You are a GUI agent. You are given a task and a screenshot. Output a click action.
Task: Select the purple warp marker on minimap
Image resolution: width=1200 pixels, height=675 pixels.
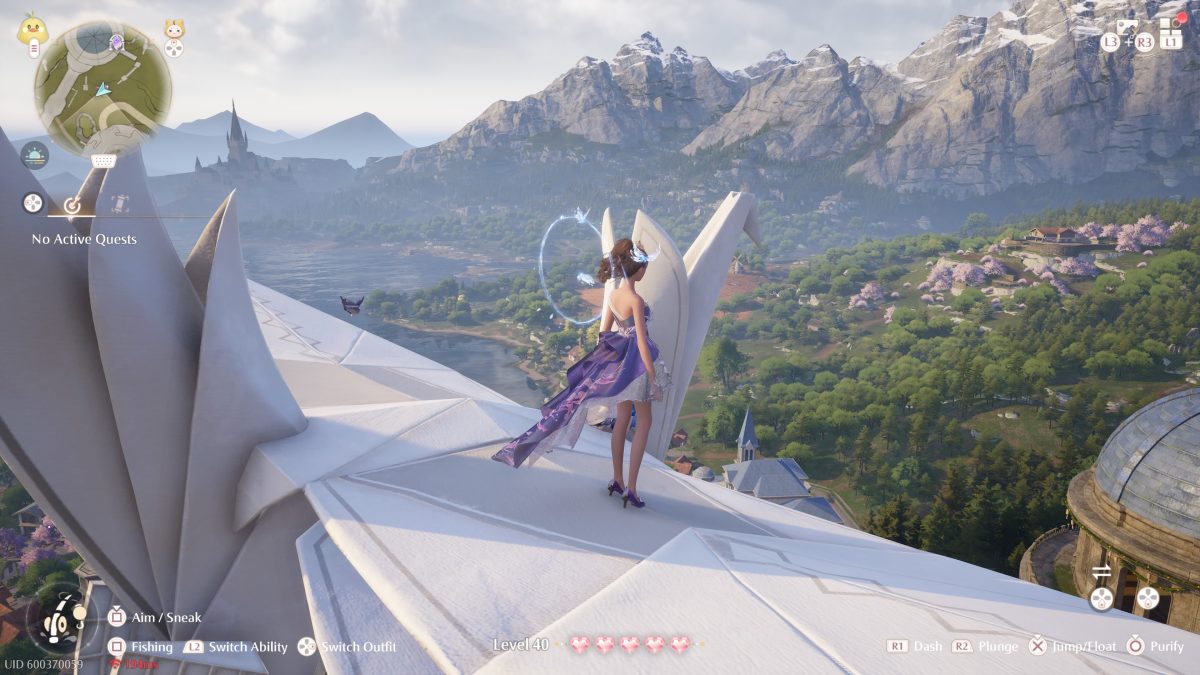tap(116, 43)
